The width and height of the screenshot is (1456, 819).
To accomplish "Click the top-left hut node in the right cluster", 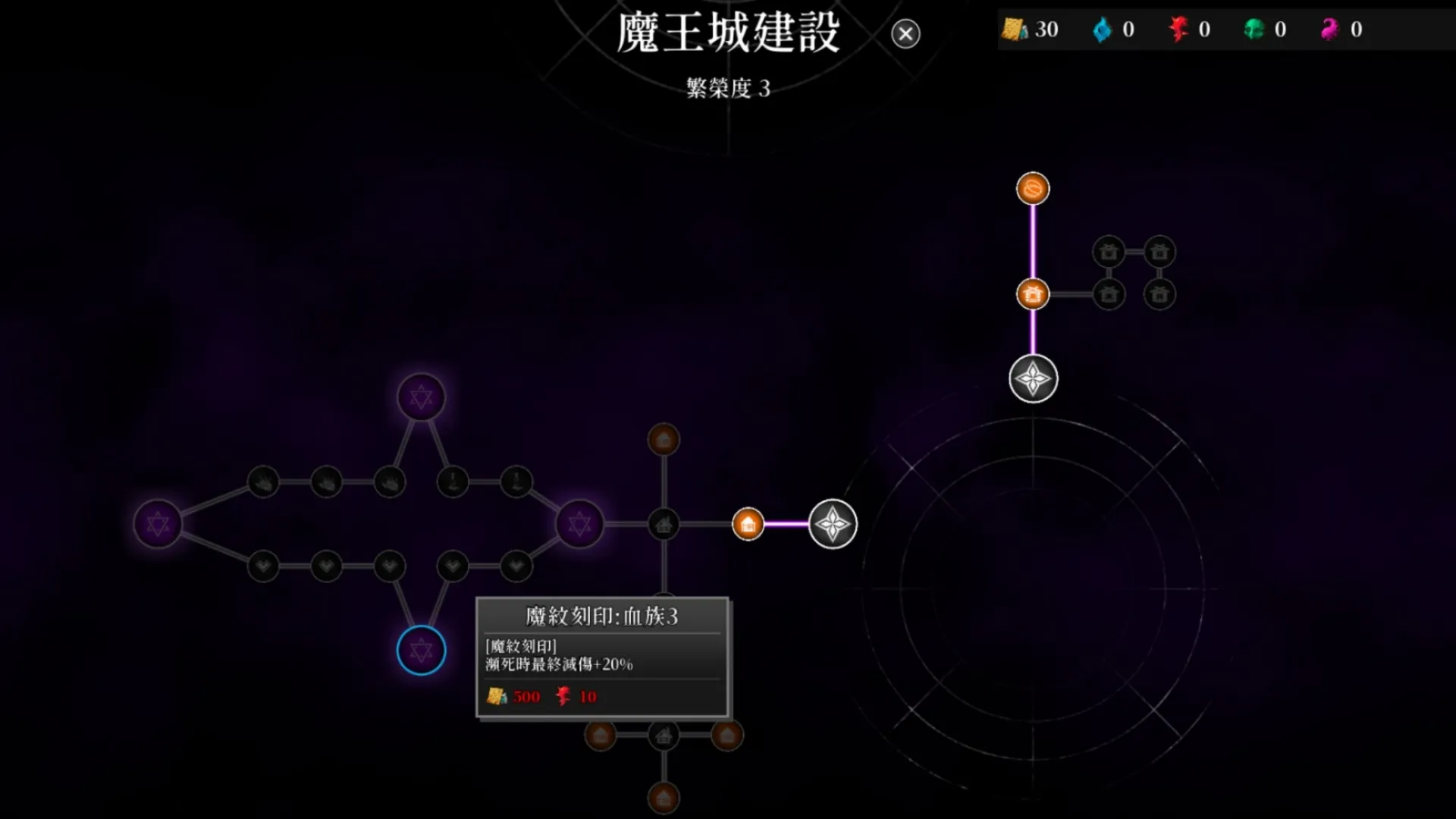I will [x=1109, y=250].
